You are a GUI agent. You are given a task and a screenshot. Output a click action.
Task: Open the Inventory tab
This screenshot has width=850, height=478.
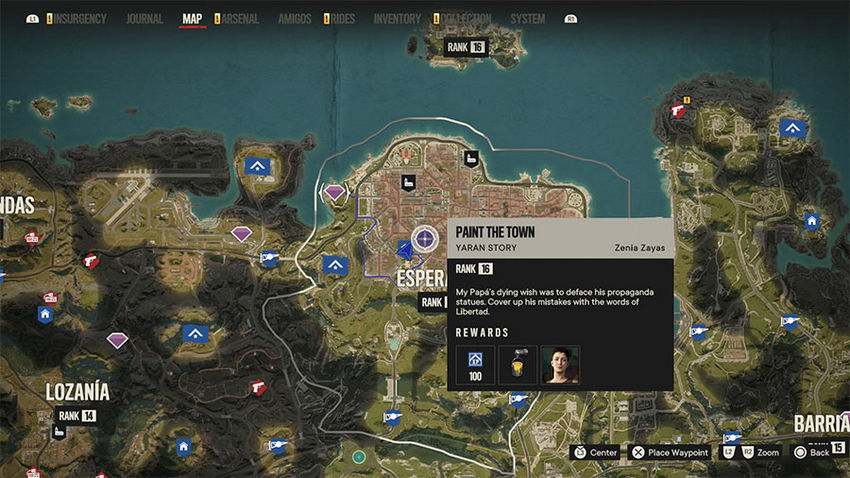pos(398,19)
